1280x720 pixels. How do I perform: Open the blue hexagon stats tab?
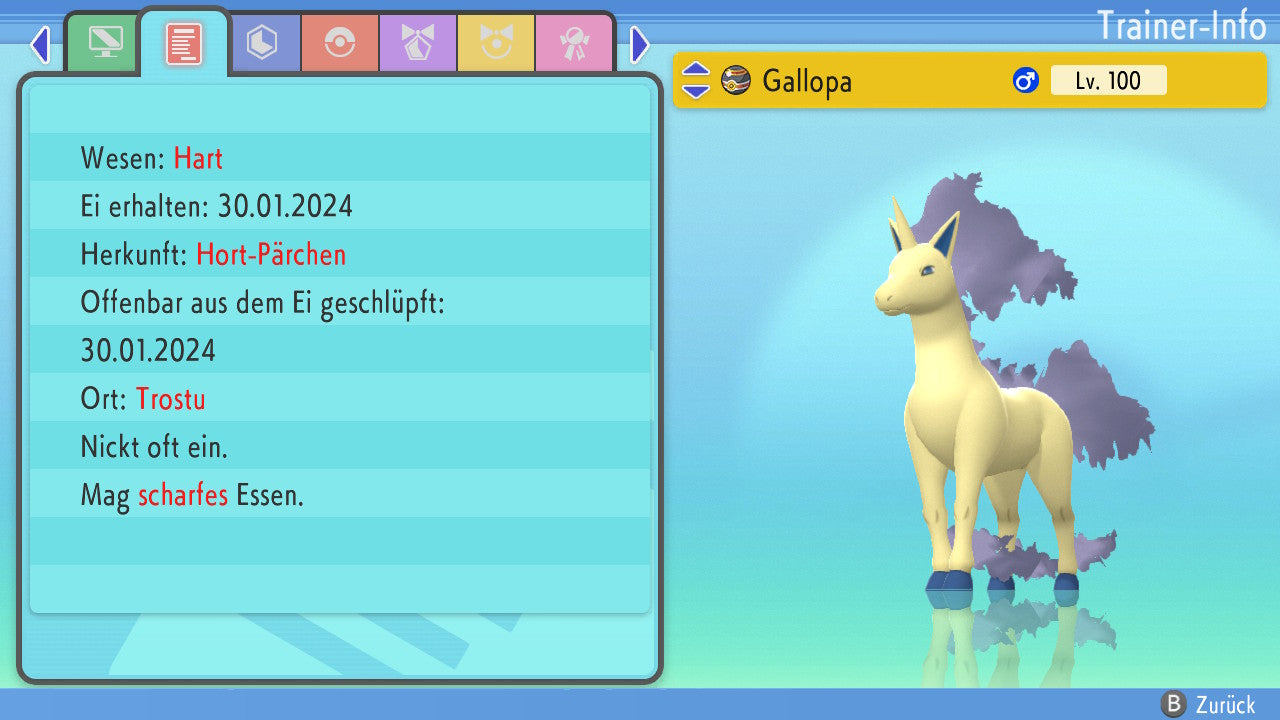[262, 43]
